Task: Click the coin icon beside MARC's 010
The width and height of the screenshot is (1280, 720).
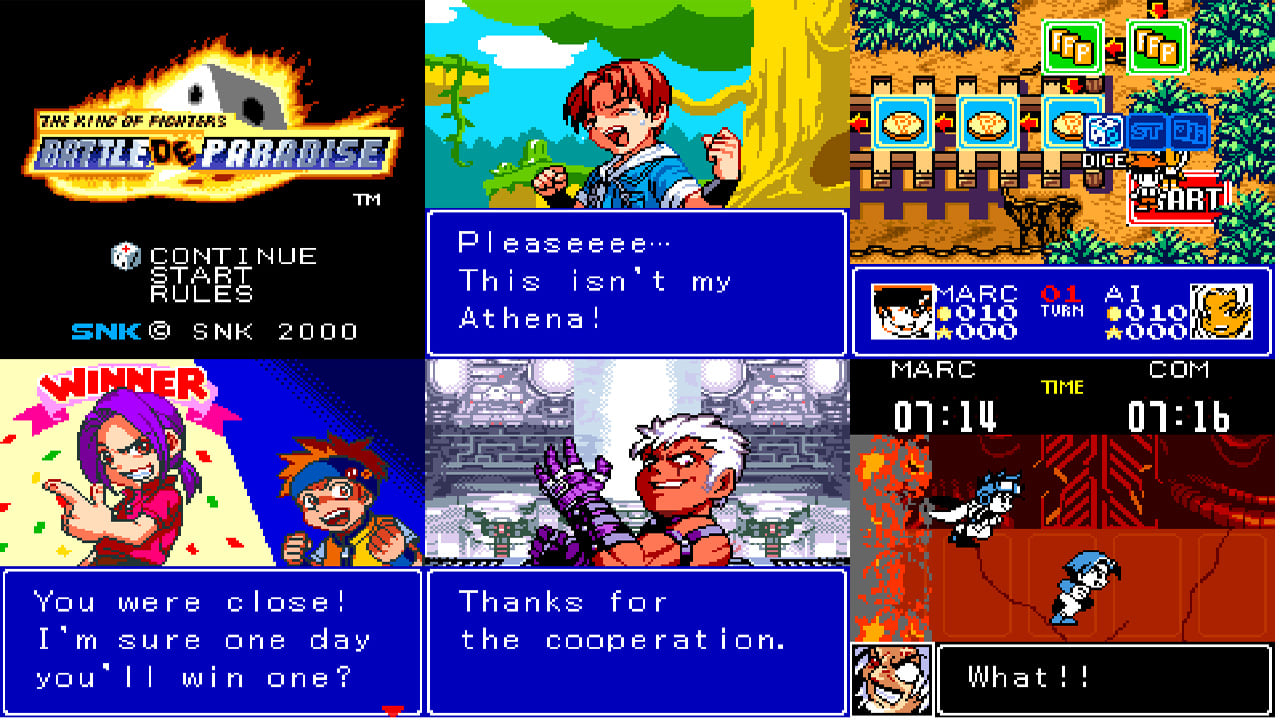Action: 943,312
